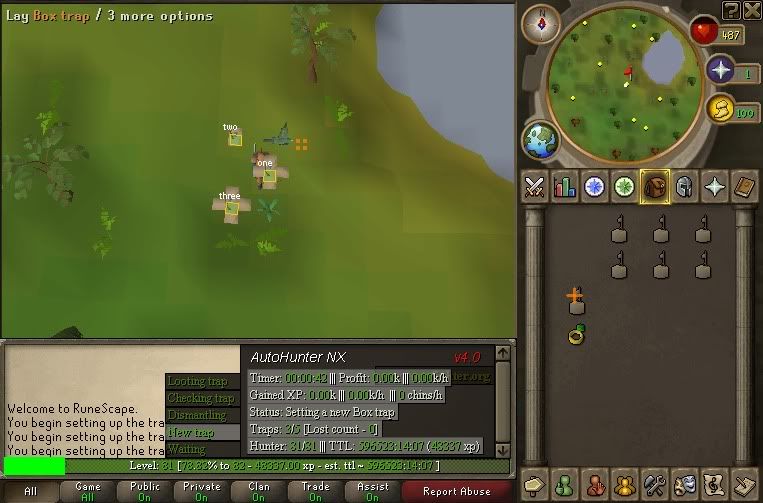This screenshot has width=763, height=503.
Task: Open the worn equipment helmet tab
Action: 685,187
